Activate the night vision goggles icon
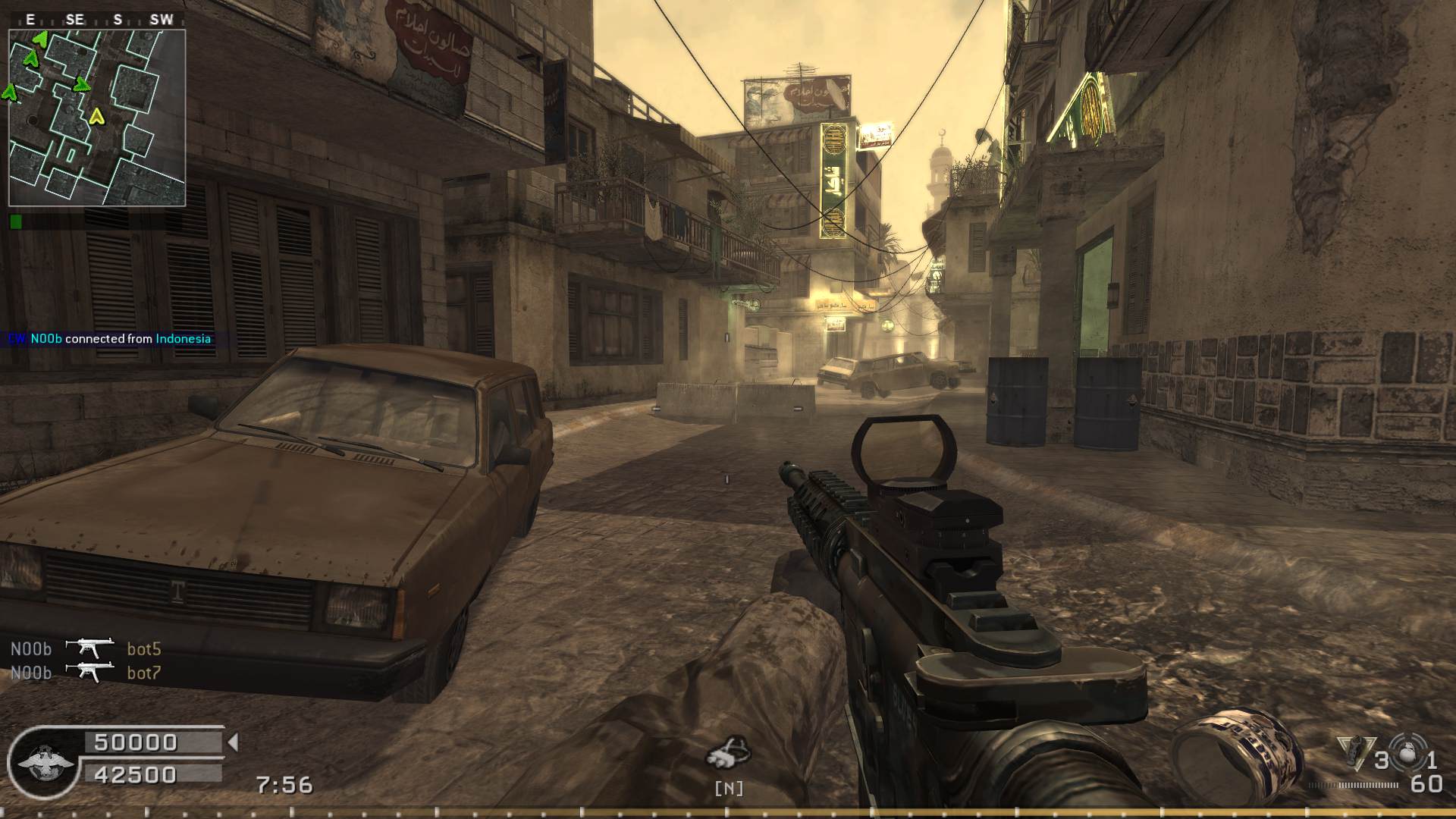The width and height of the screenshot is (1456, 819). click(x=728, y=752)
